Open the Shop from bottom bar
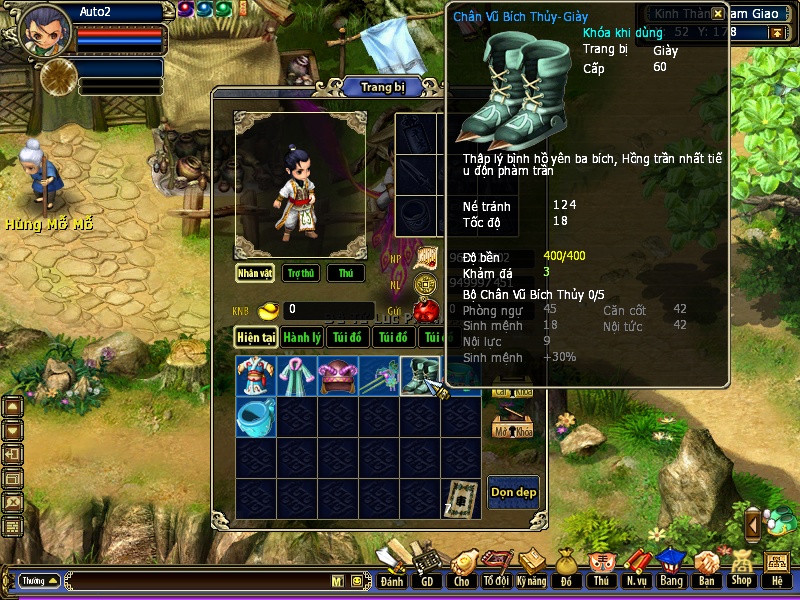800x600 pixels. 741,569
